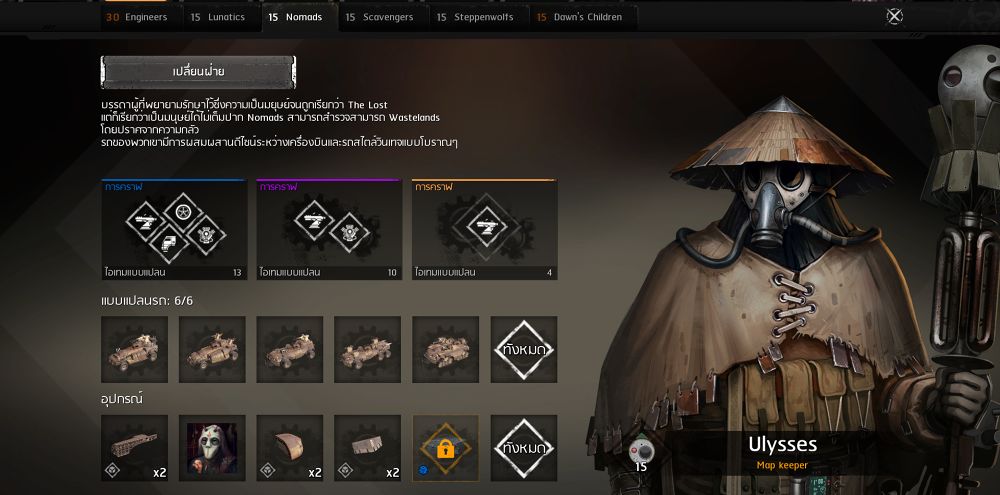Select the masked character portrait item
This screenshot has height=495, width=1000.
click(x=212, y=448)
